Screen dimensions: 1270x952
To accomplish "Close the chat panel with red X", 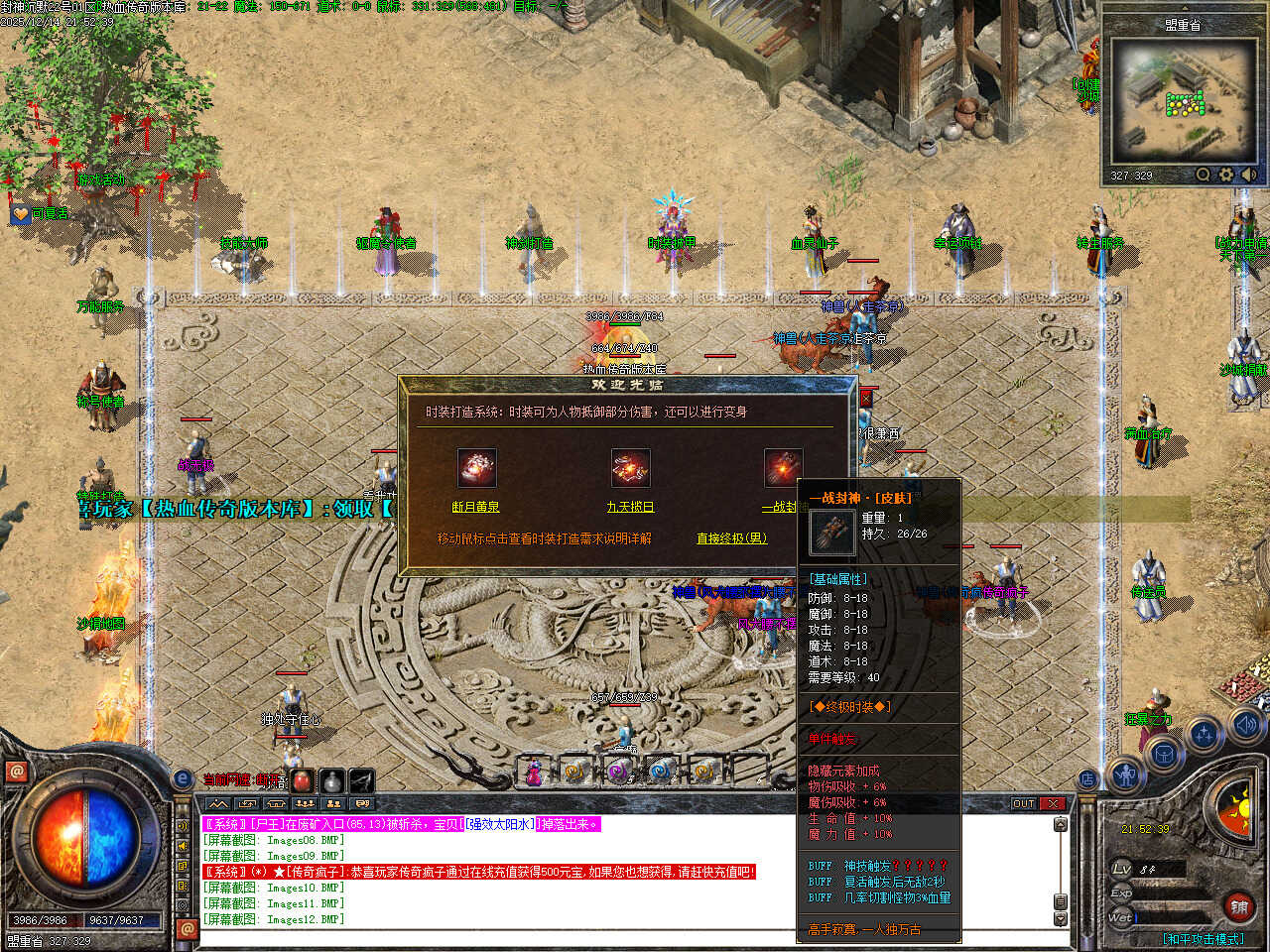I will point(1053,803).
